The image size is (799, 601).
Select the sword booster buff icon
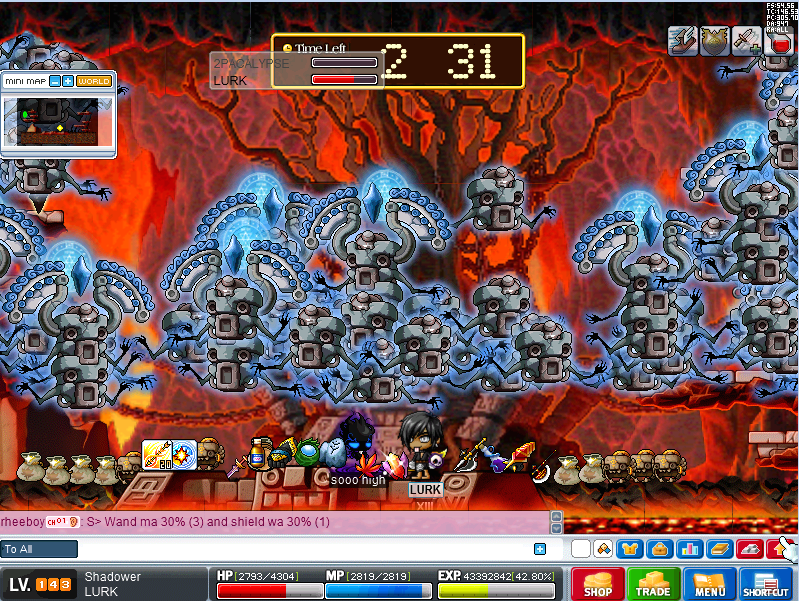(x=745, y=40)
